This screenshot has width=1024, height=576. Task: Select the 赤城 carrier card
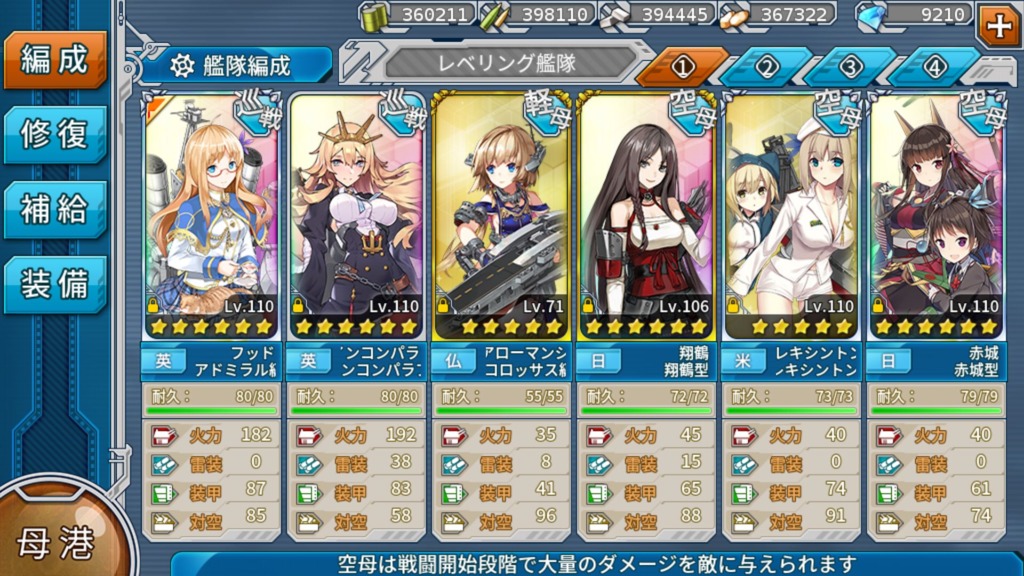pos(937,215)
